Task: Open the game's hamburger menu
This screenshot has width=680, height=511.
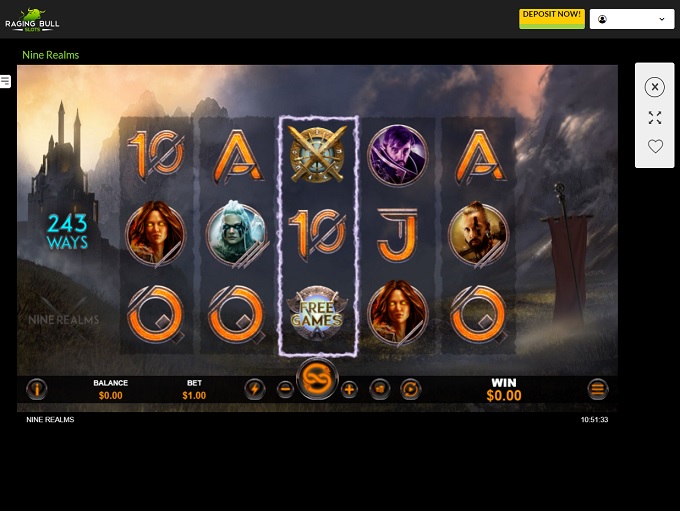Action: tap(598, 389)
